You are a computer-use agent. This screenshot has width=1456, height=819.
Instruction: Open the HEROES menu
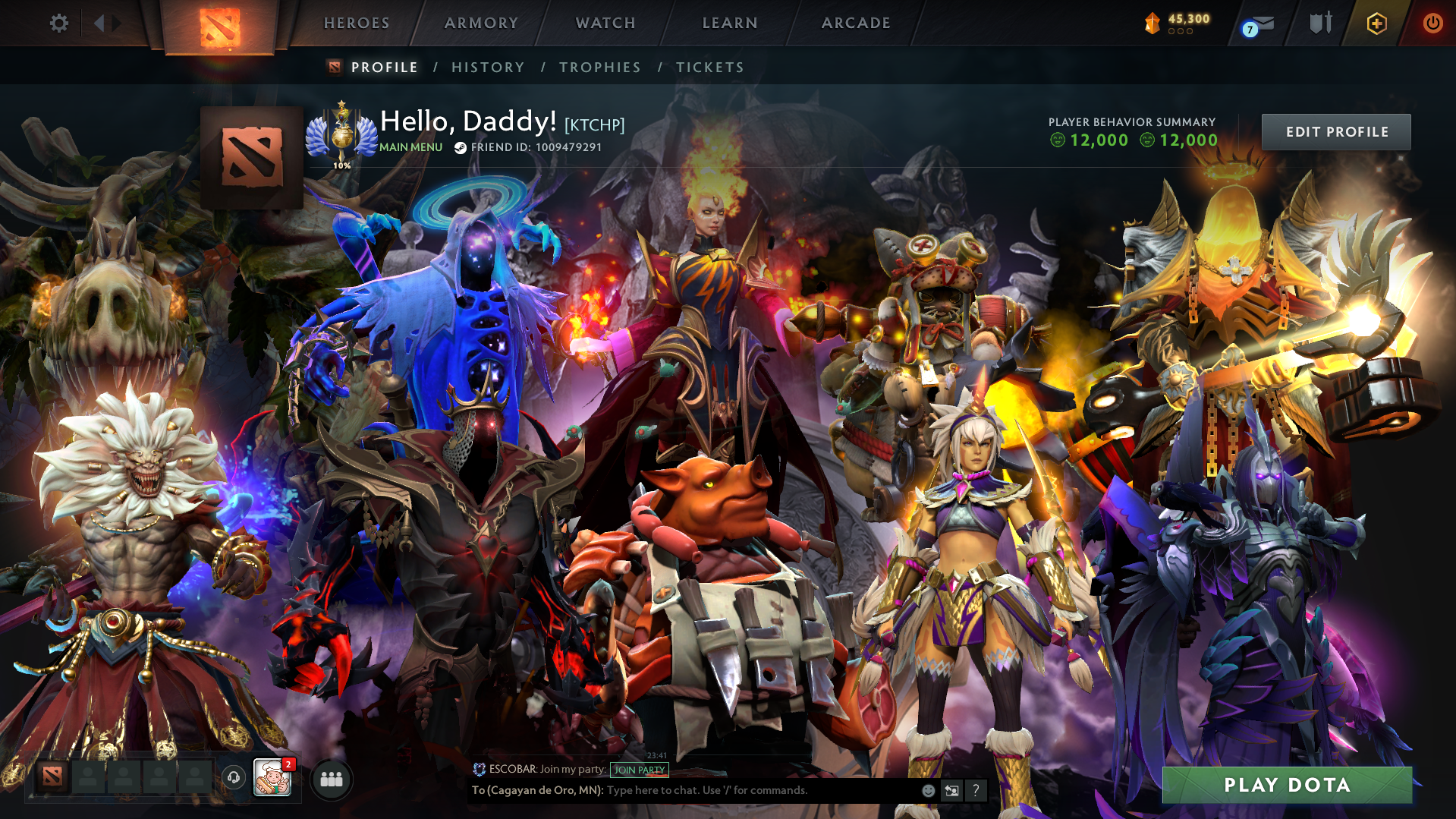point(356,23)
